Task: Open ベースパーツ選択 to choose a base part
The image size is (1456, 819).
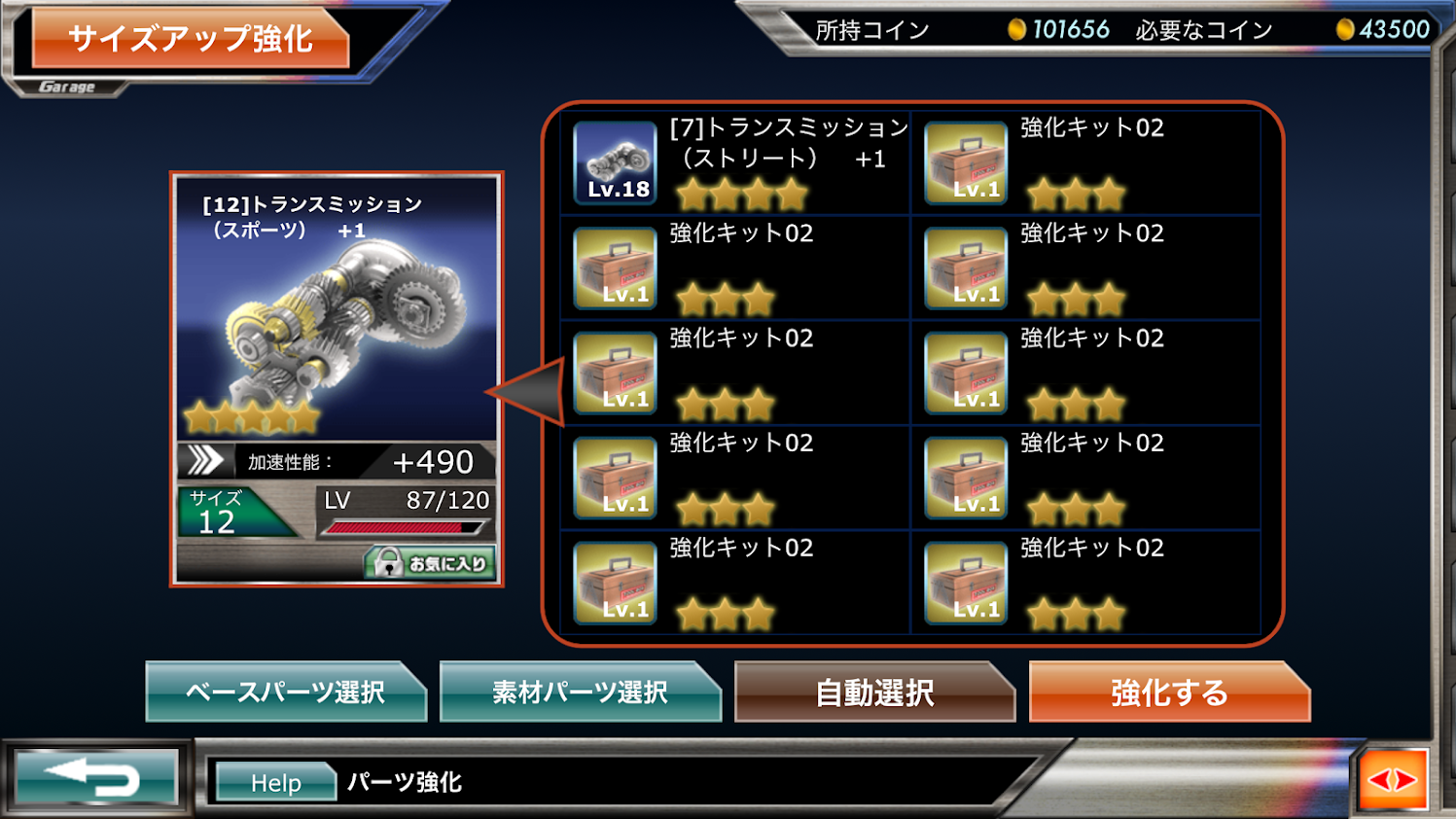Action: pos(287,693)
